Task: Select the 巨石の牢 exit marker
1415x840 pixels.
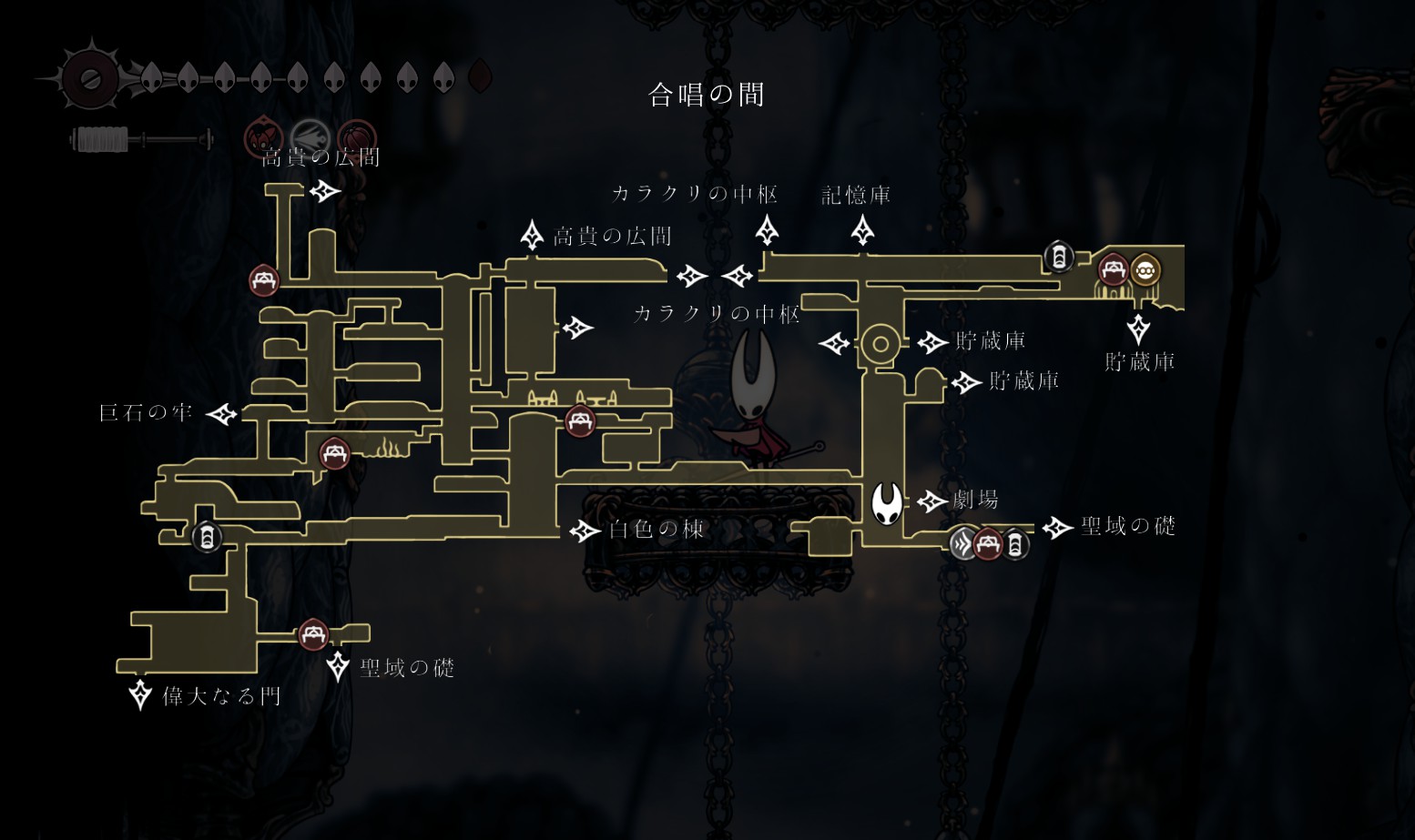Action: click(x=221, y=415)
